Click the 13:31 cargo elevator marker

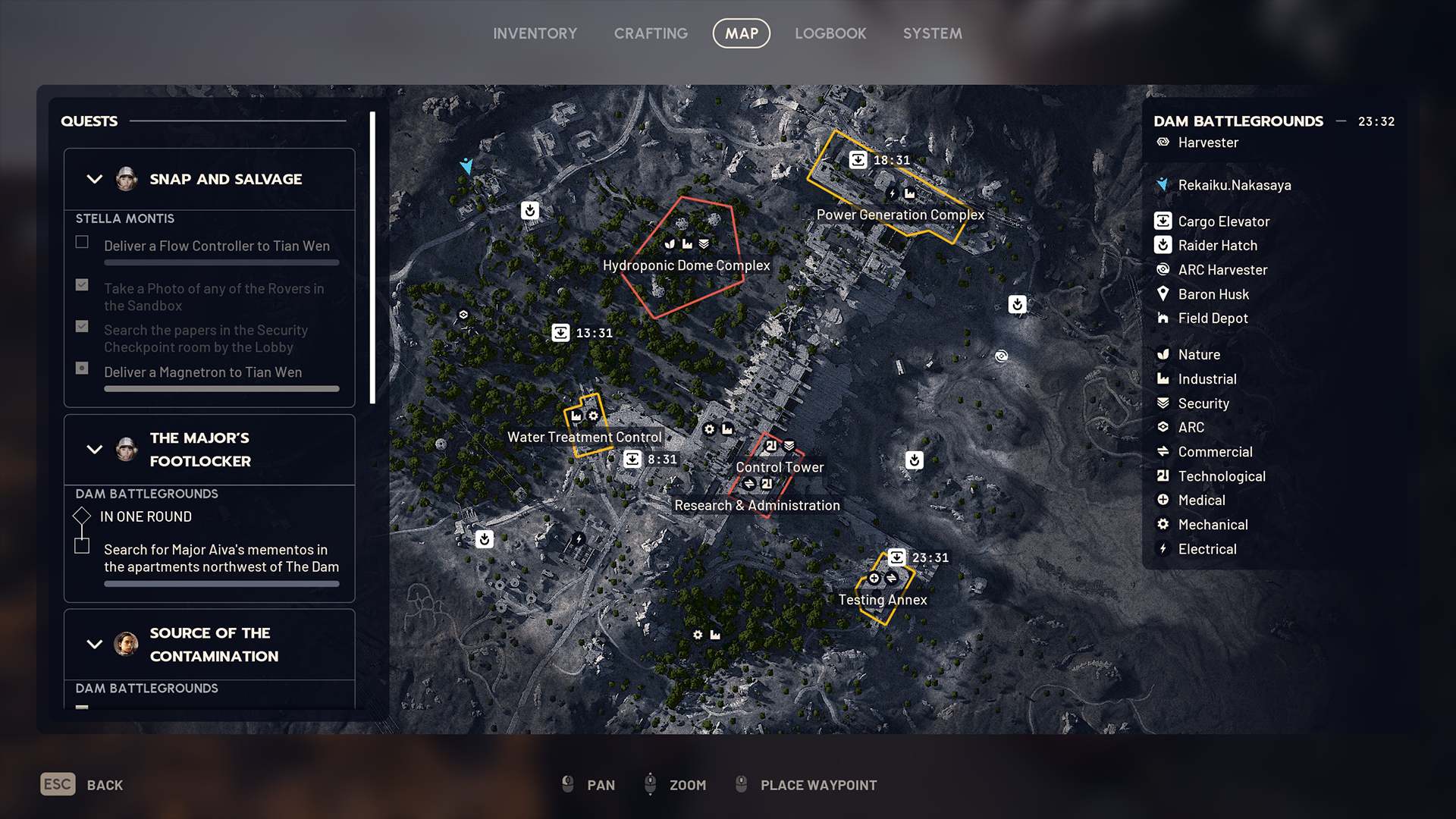pyautogui.click(x=560, y=333)
